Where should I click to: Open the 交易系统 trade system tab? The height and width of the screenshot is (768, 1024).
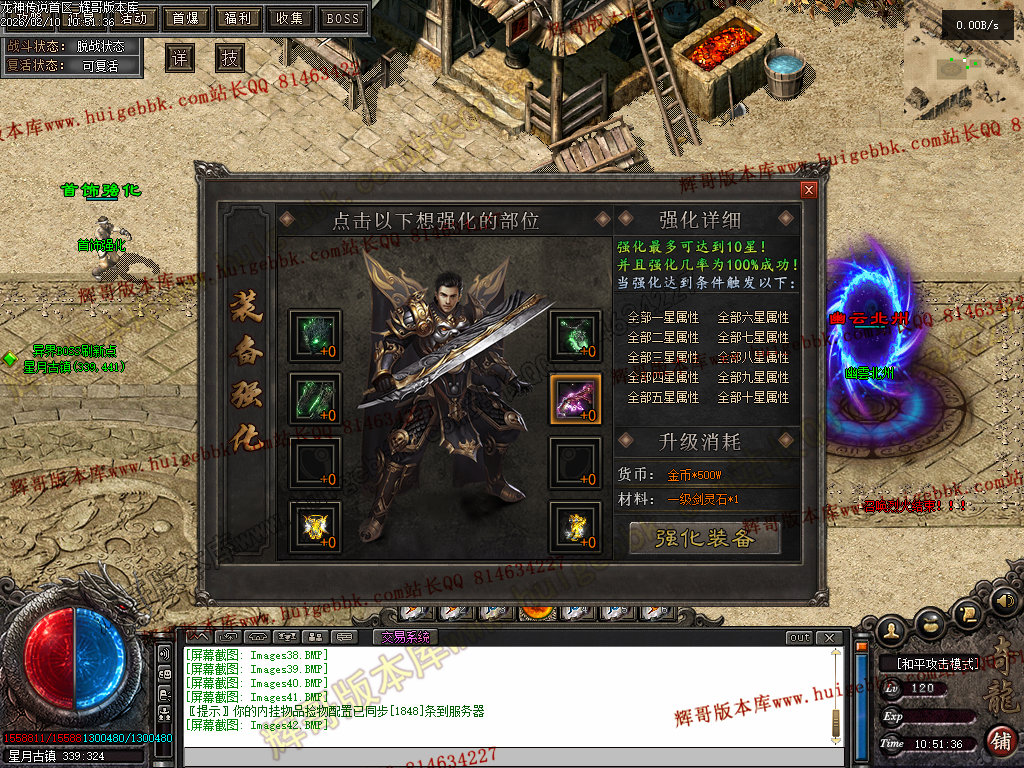[x=405, y=637]
